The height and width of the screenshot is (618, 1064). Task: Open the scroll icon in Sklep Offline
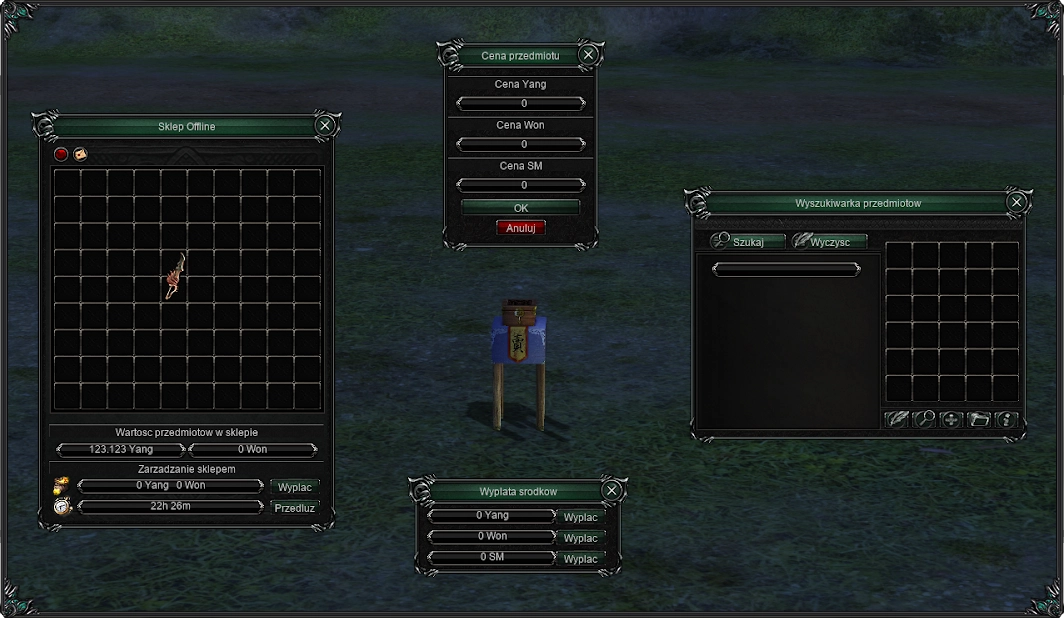point(80,154)
